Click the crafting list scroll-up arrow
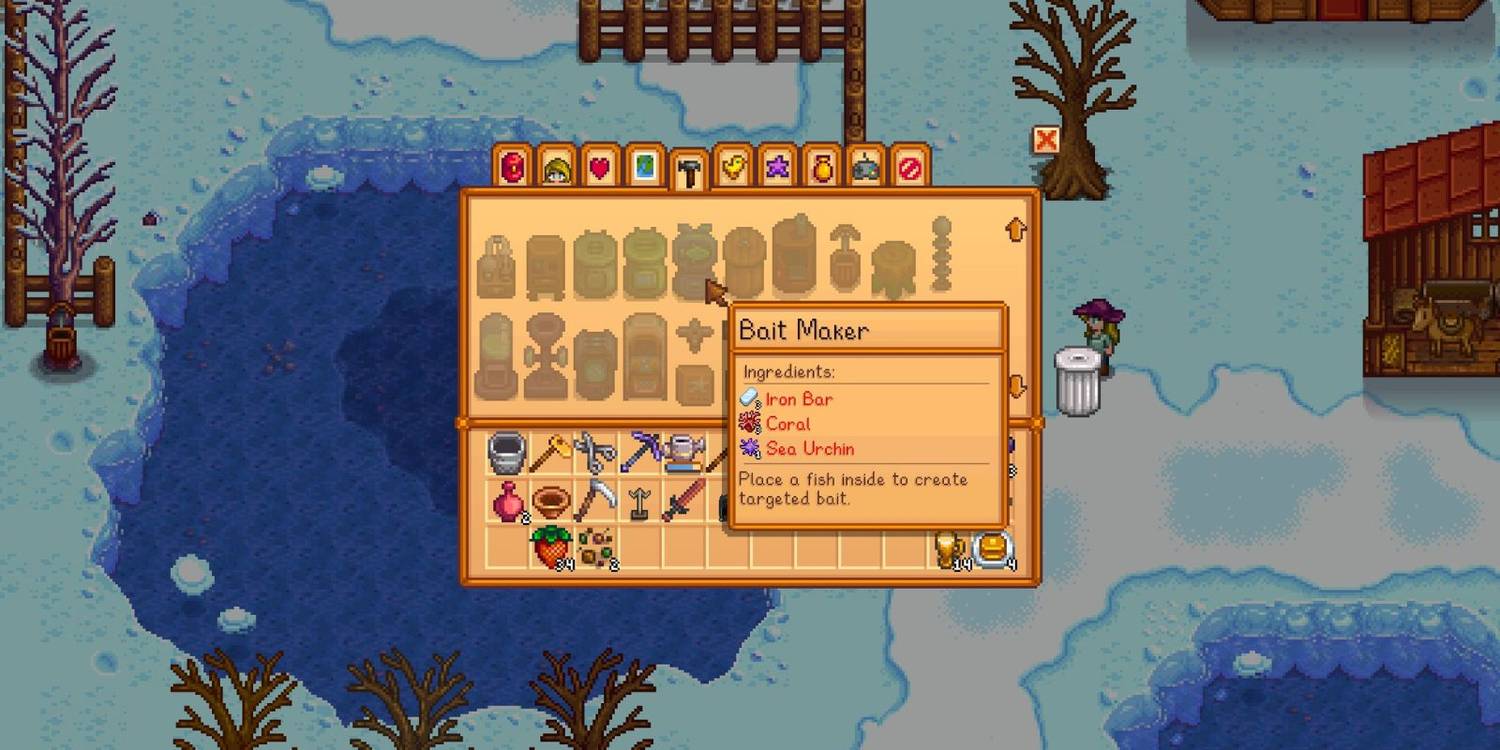 tap(1016, 230)
